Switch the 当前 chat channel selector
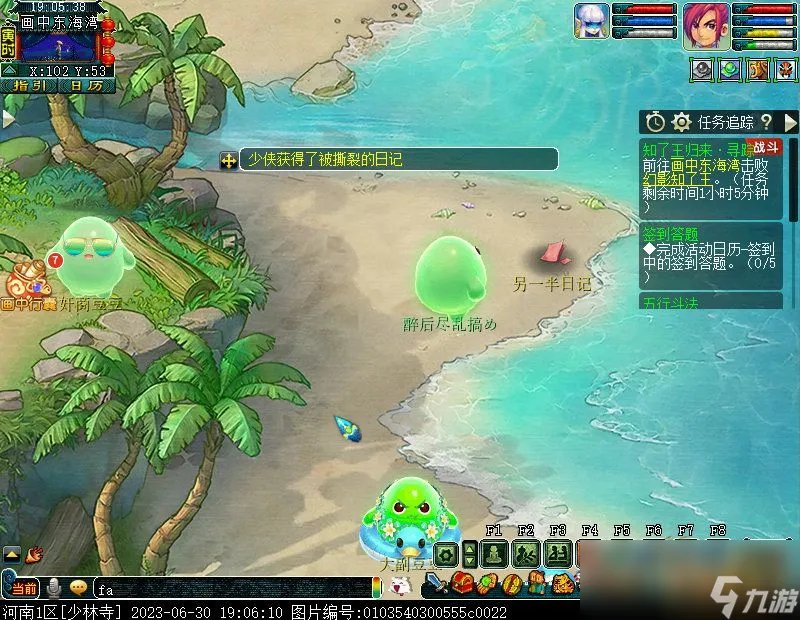This screenshot has width=800, height=620. click(24, 588)
